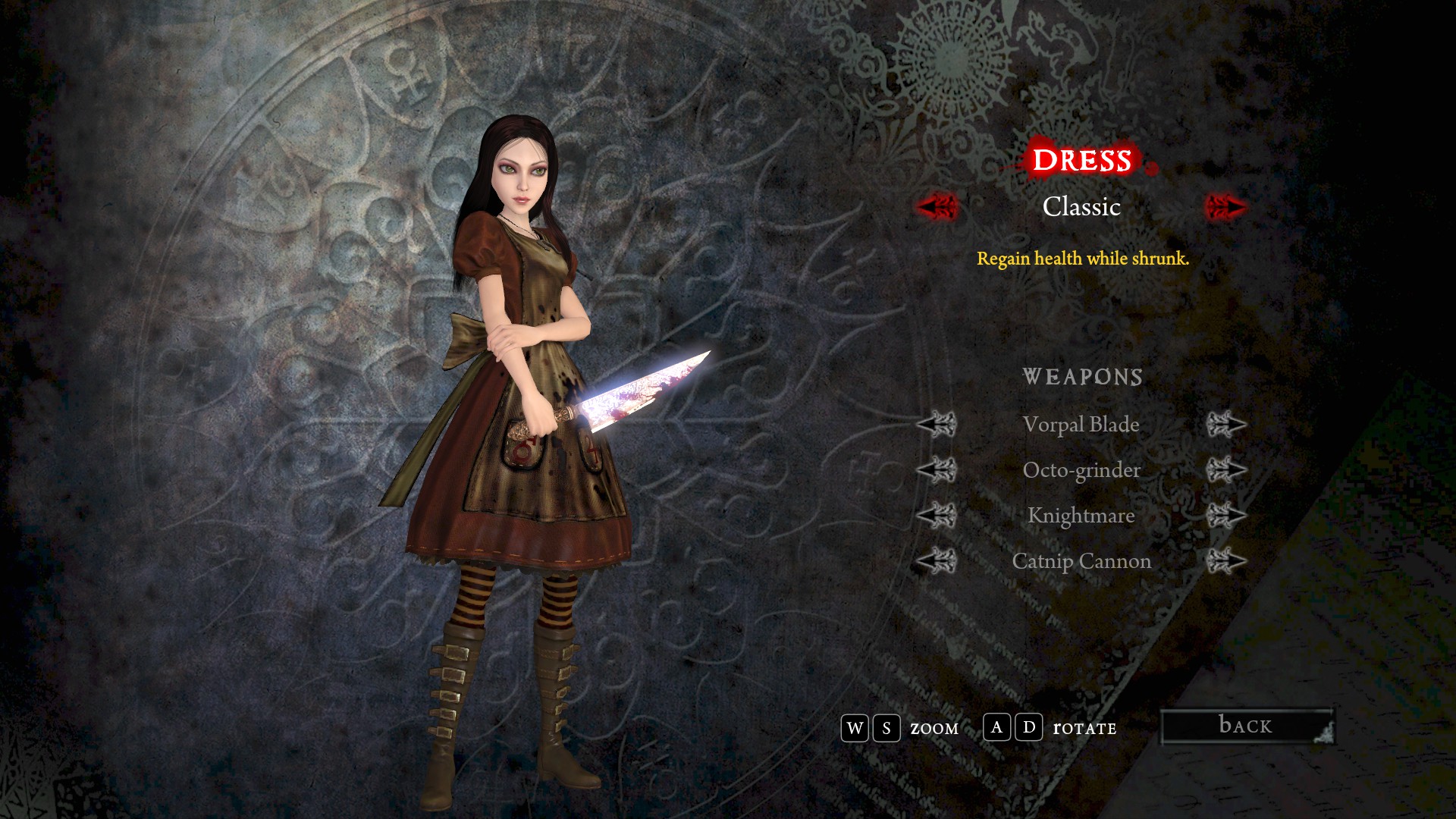This screenshot has height=819, width=1456.
Task: Click the Back button
Action: (1246, 726)
